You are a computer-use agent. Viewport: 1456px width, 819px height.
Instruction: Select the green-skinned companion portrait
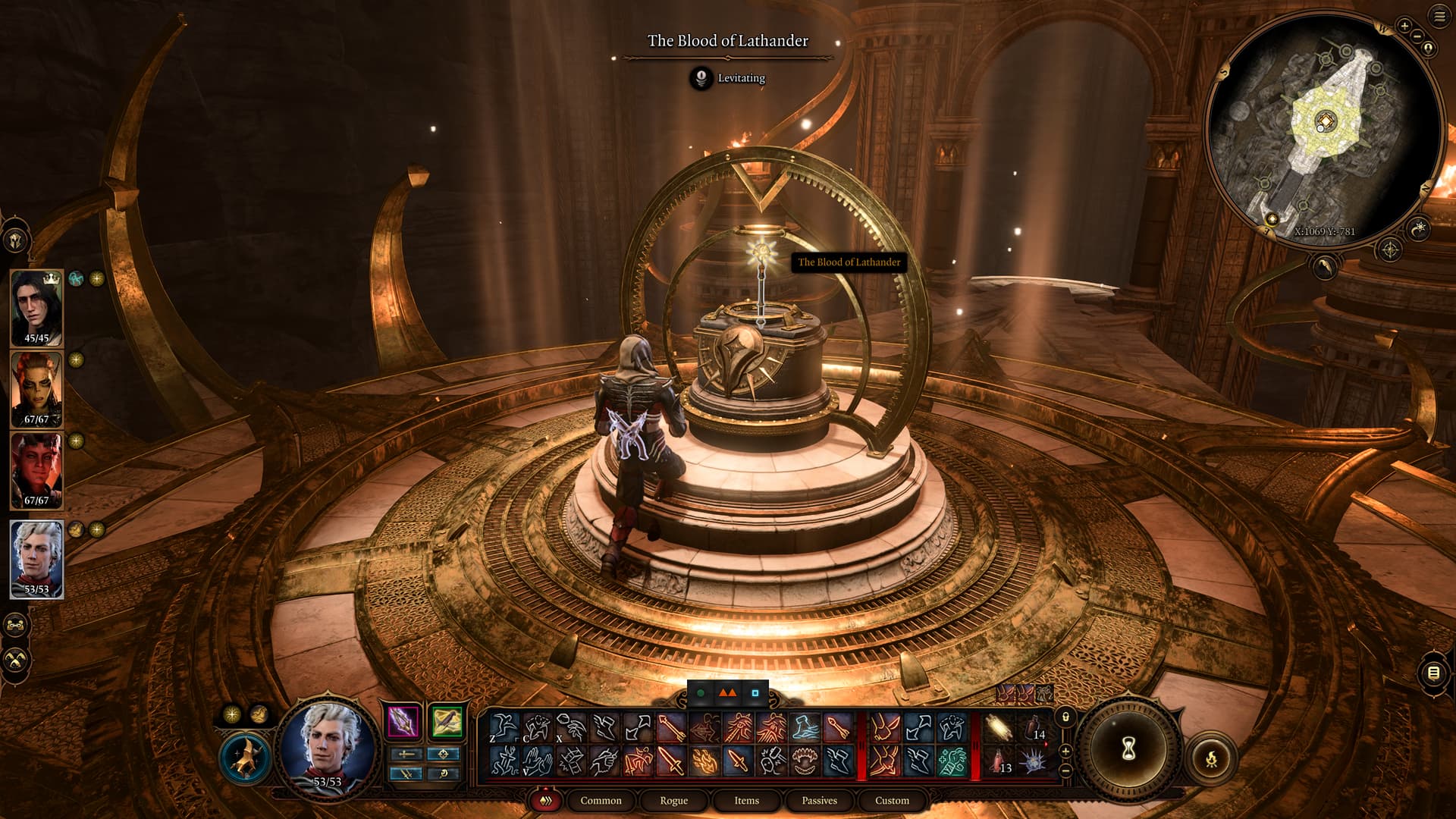tap(36, 388)
